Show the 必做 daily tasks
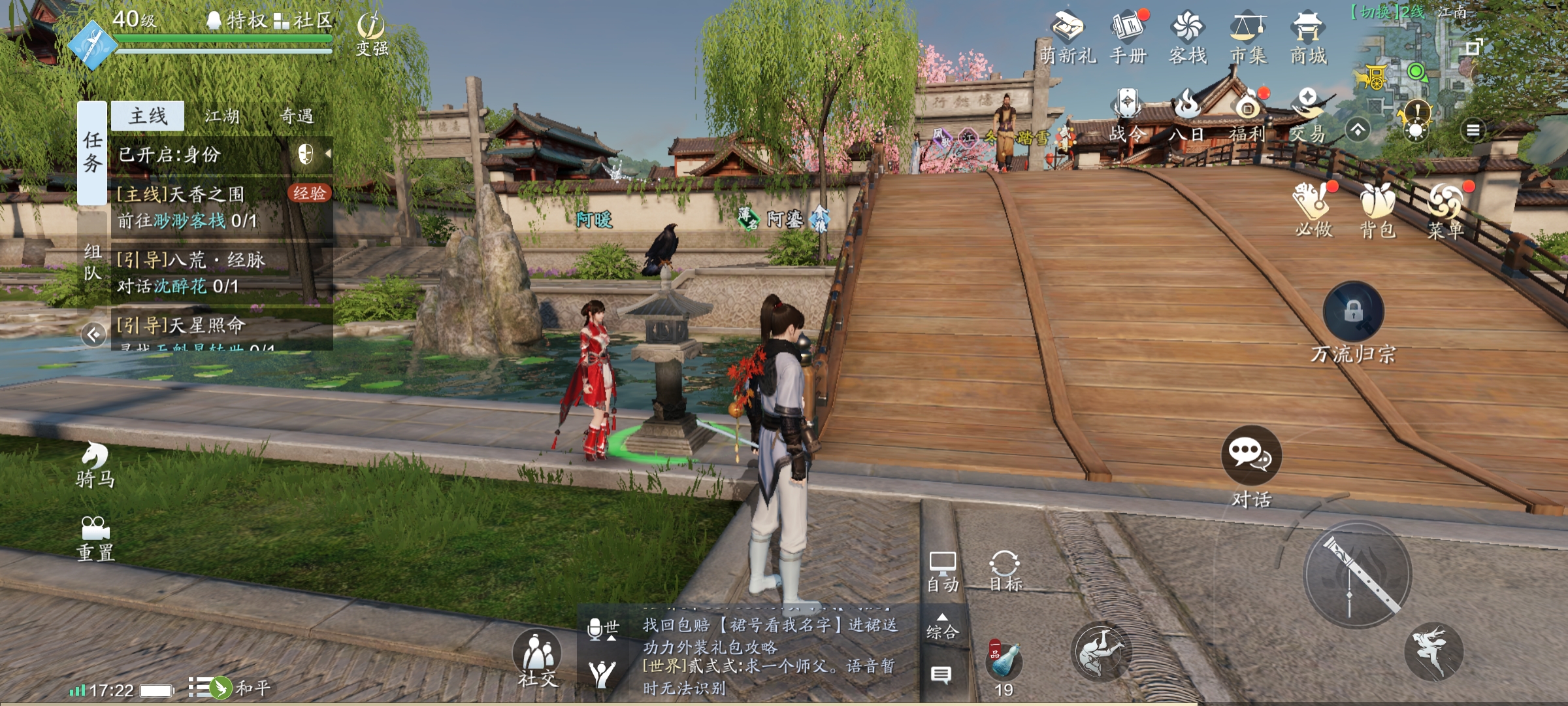The width and height of the screenshot is (1568, 706). pyautogui.click(x=1313, y=210)
